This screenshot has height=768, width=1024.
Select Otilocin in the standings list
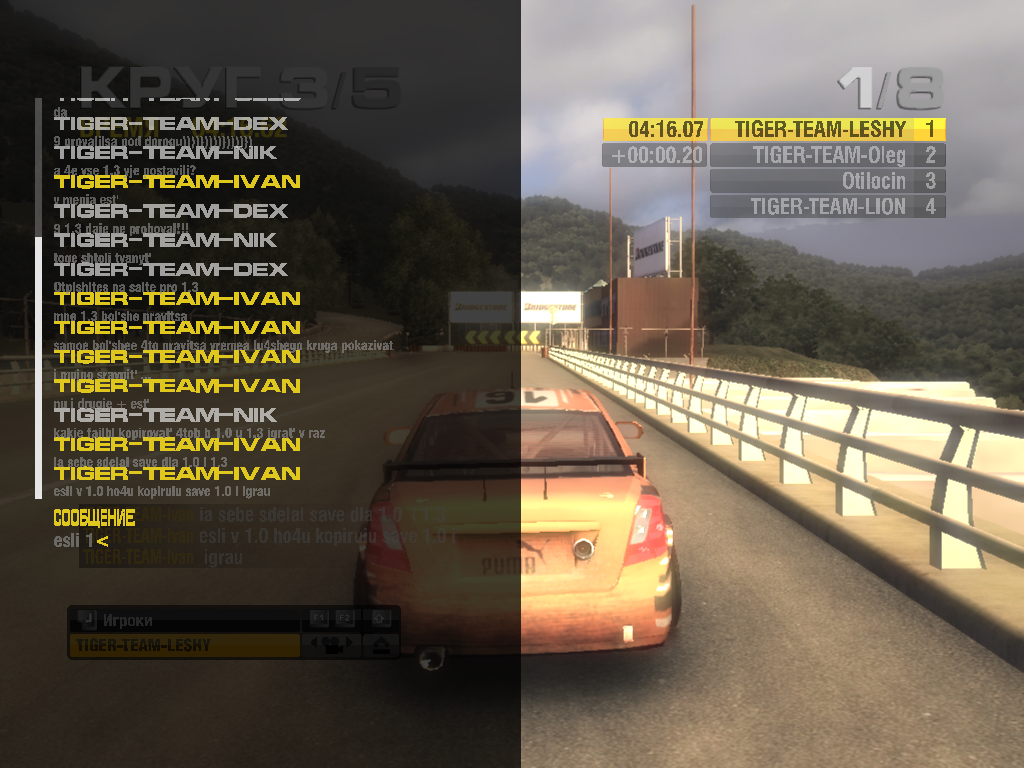(828, 181)
